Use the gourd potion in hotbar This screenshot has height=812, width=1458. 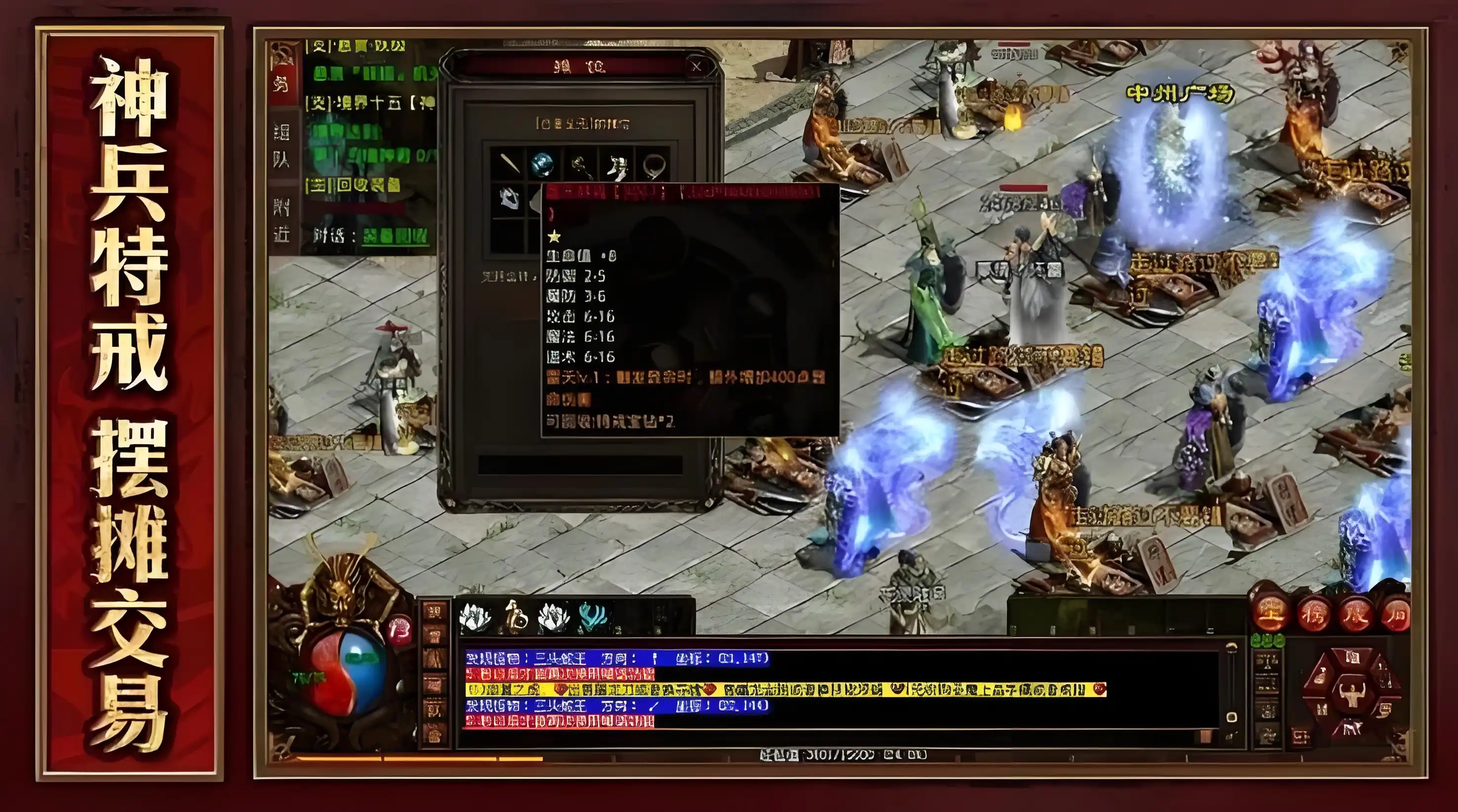click(515, 617)
